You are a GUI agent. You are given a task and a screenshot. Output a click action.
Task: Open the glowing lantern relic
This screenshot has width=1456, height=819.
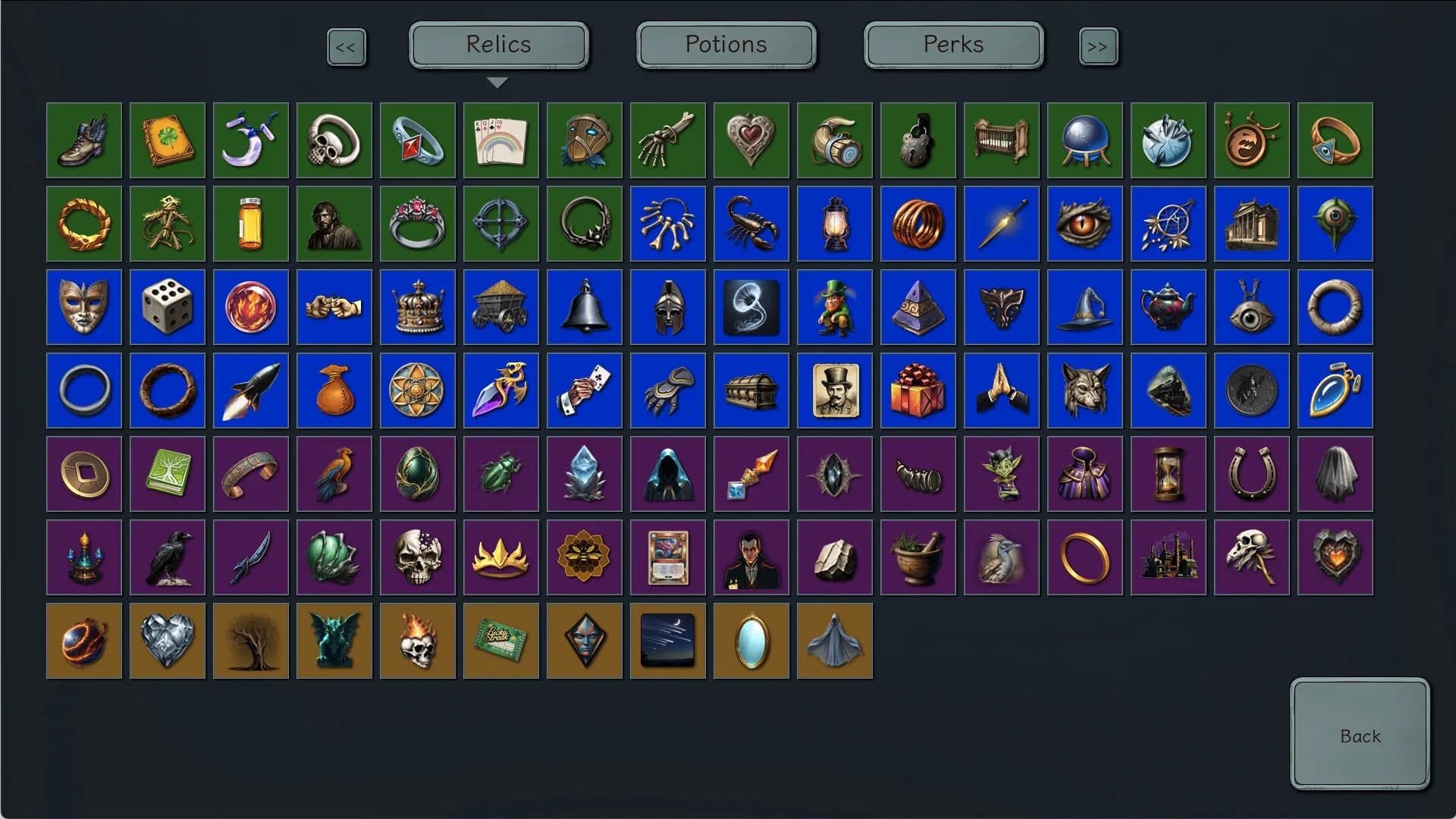[x=834, y=224]
